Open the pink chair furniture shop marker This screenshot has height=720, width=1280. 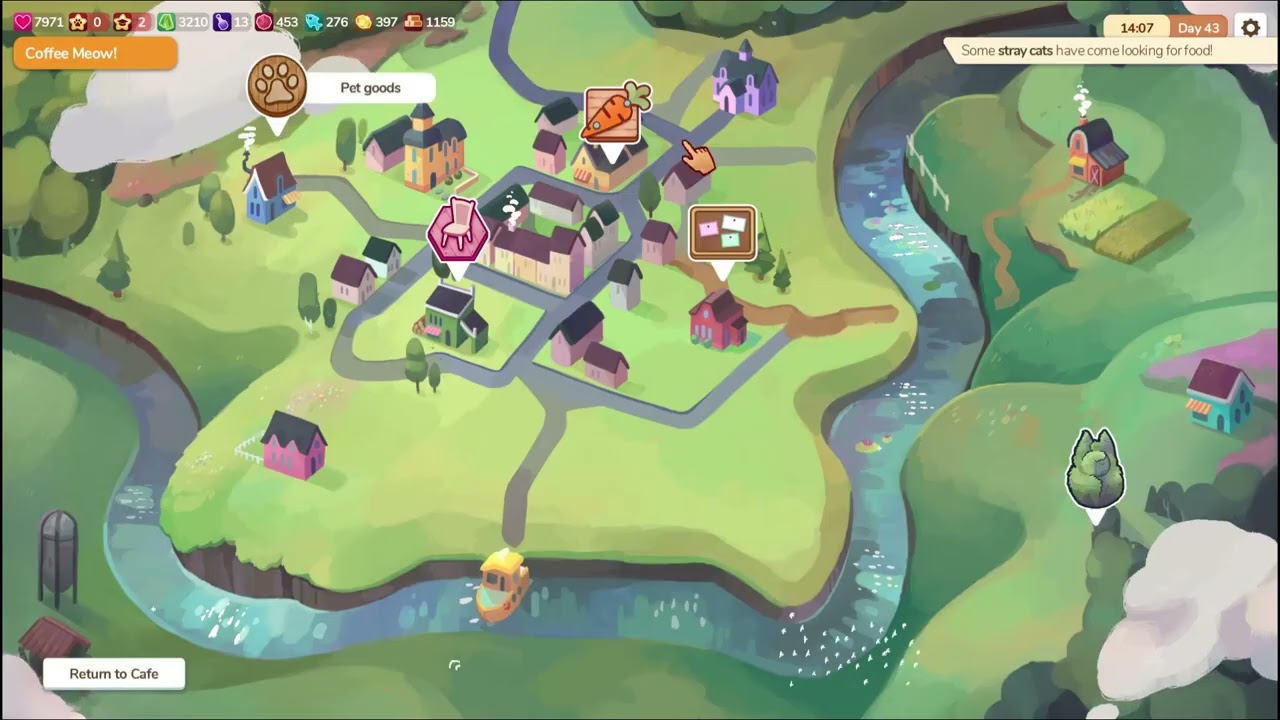click(458, 230)
